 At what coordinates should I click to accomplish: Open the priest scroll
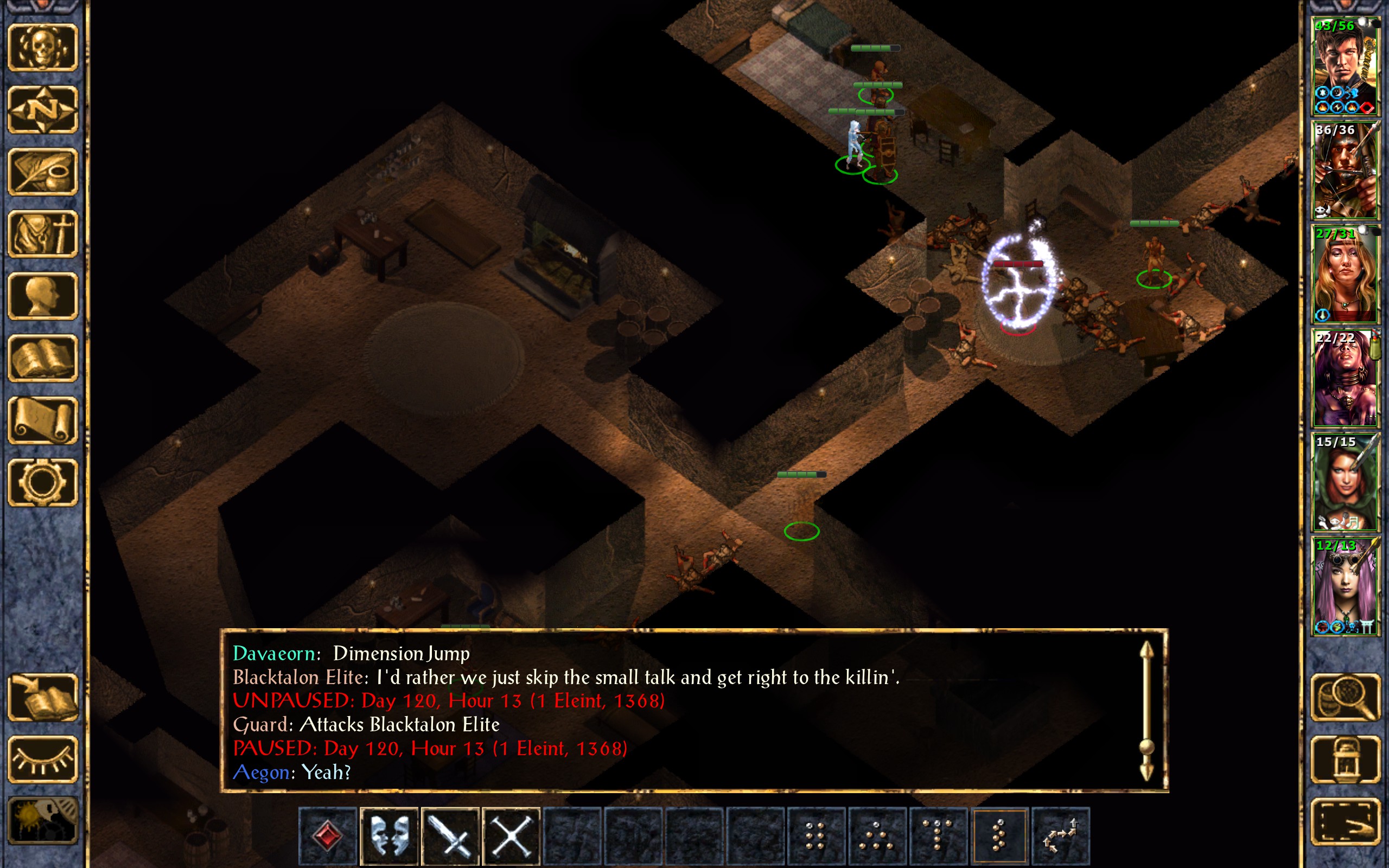click(x=42, y=420)
